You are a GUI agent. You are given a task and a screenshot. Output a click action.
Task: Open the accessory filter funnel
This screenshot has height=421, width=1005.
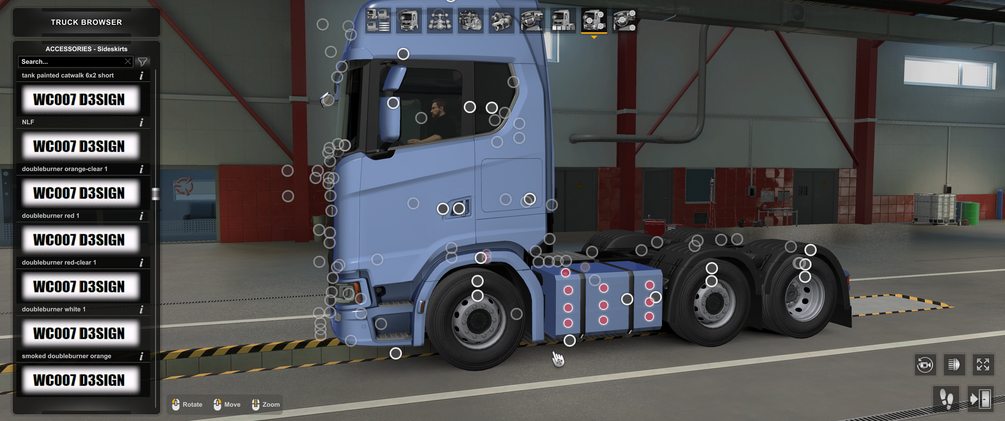[x=143, y=62]
